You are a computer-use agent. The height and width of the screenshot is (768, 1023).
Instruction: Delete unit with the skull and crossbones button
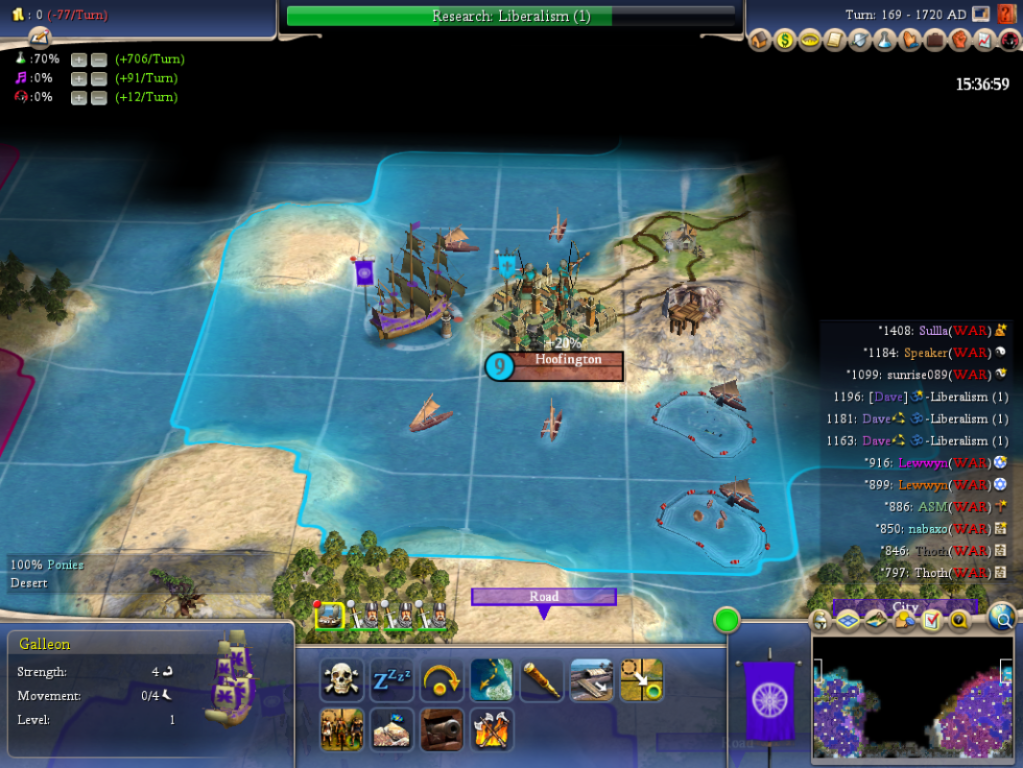coord(341,681)
